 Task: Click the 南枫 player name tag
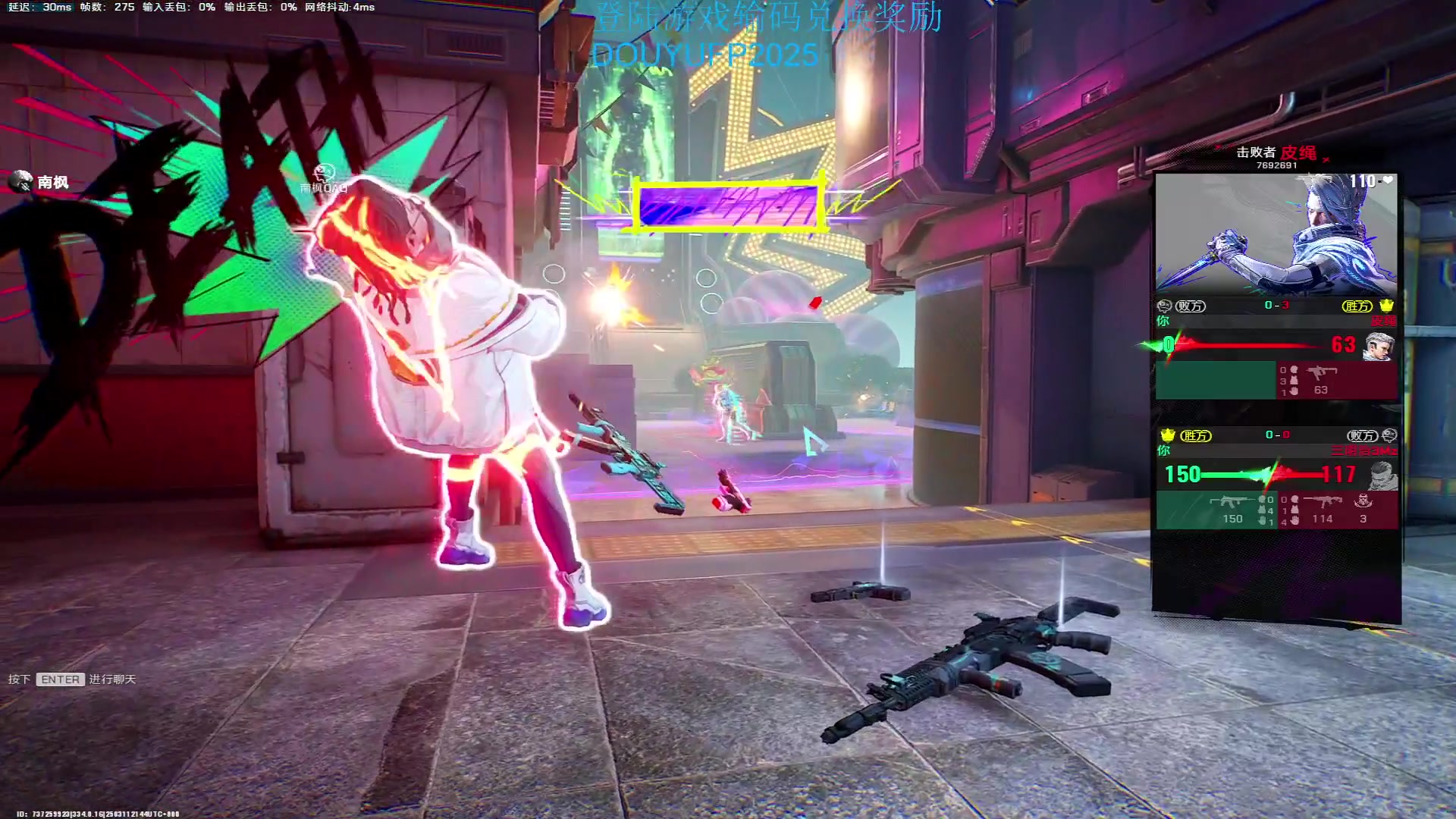pyautogui.click(x=52, y=182)
